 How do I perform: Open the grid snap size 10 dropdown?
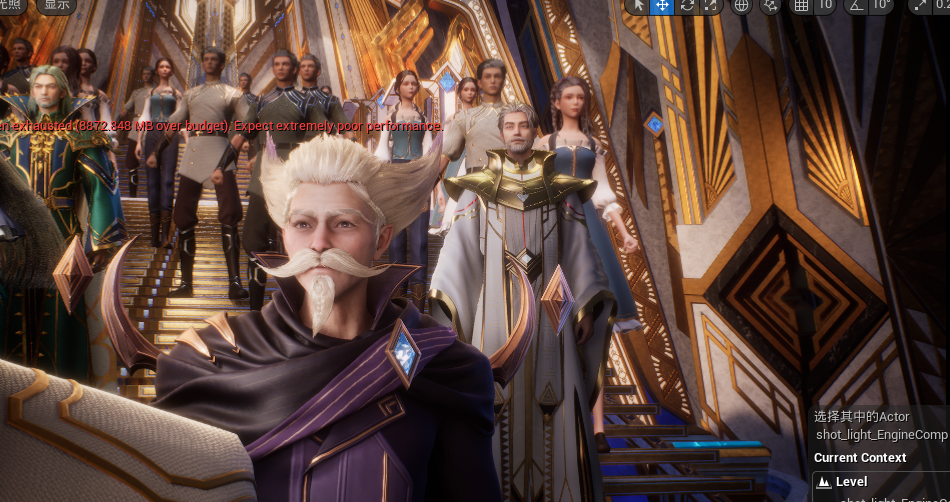coord(825,5)
